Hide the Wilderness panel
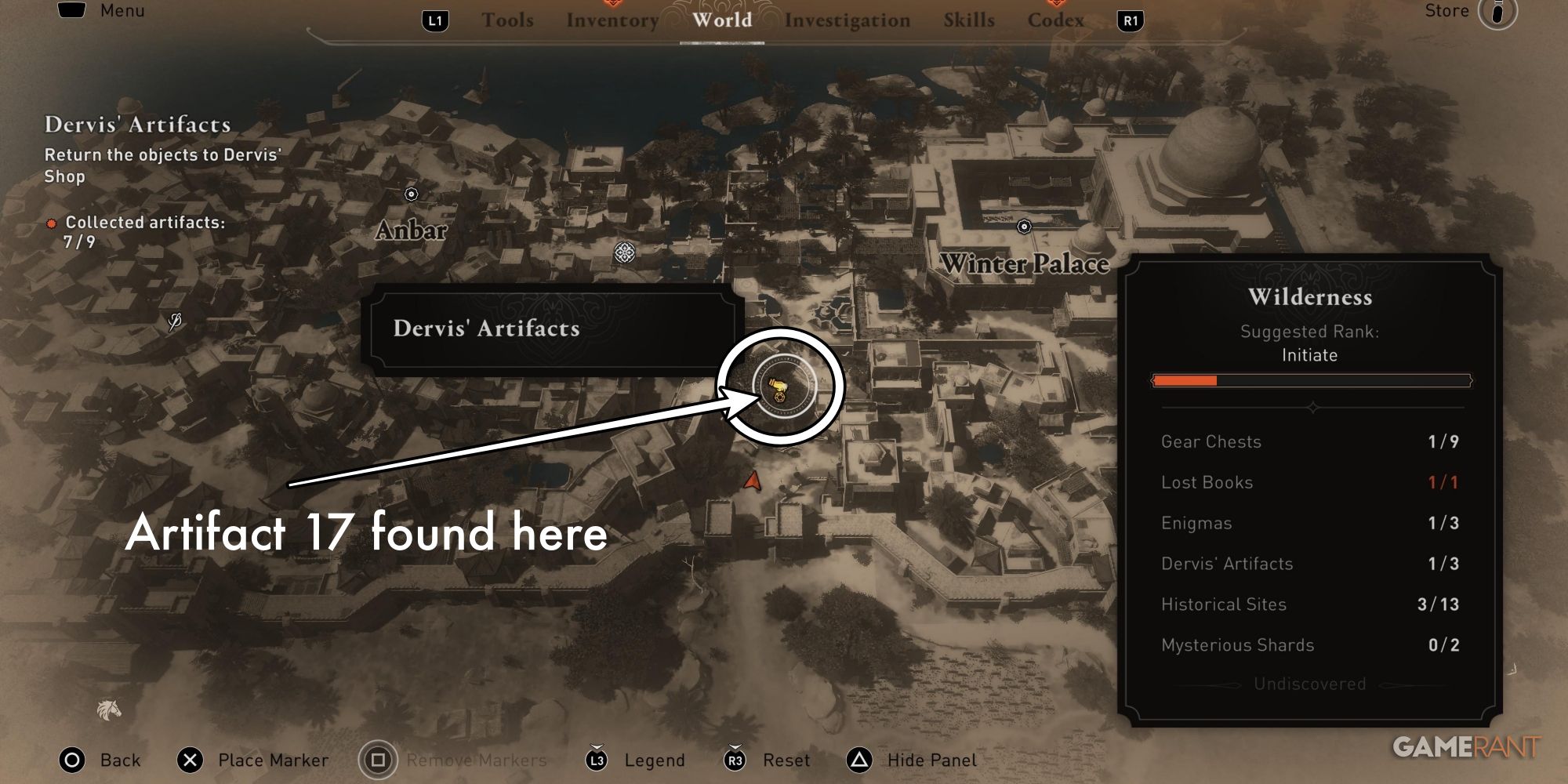1568x784 pixels. 858,760
